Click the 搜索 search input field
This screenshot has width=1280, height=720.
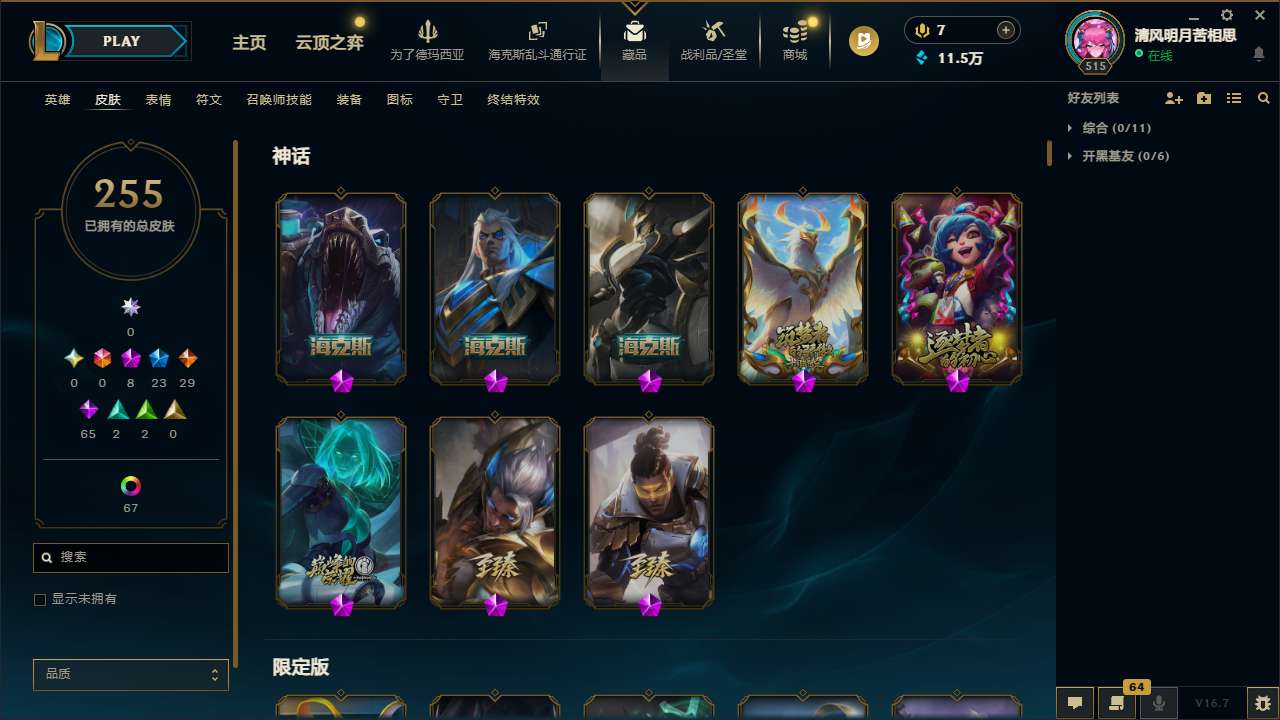coord(130,557)
